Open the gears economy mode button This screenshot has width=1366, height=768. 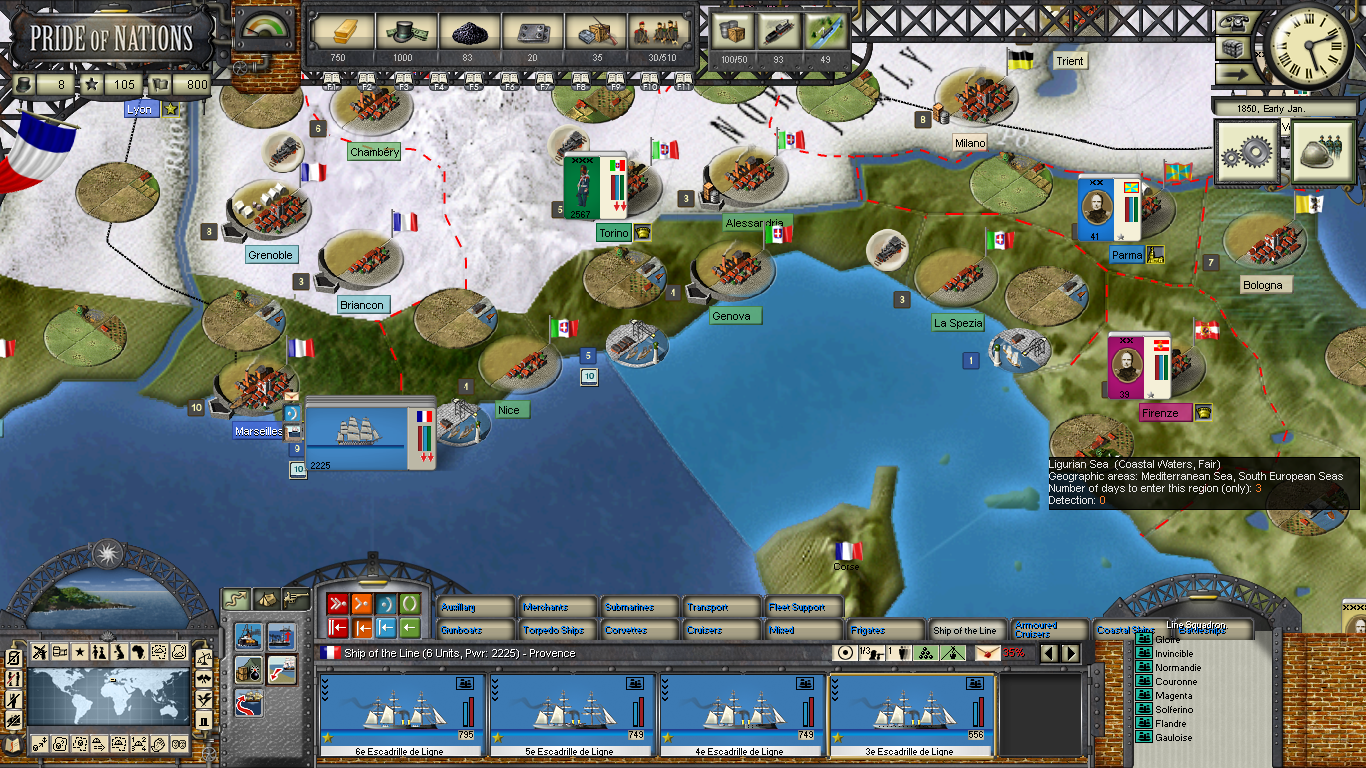click(1247, 153)
